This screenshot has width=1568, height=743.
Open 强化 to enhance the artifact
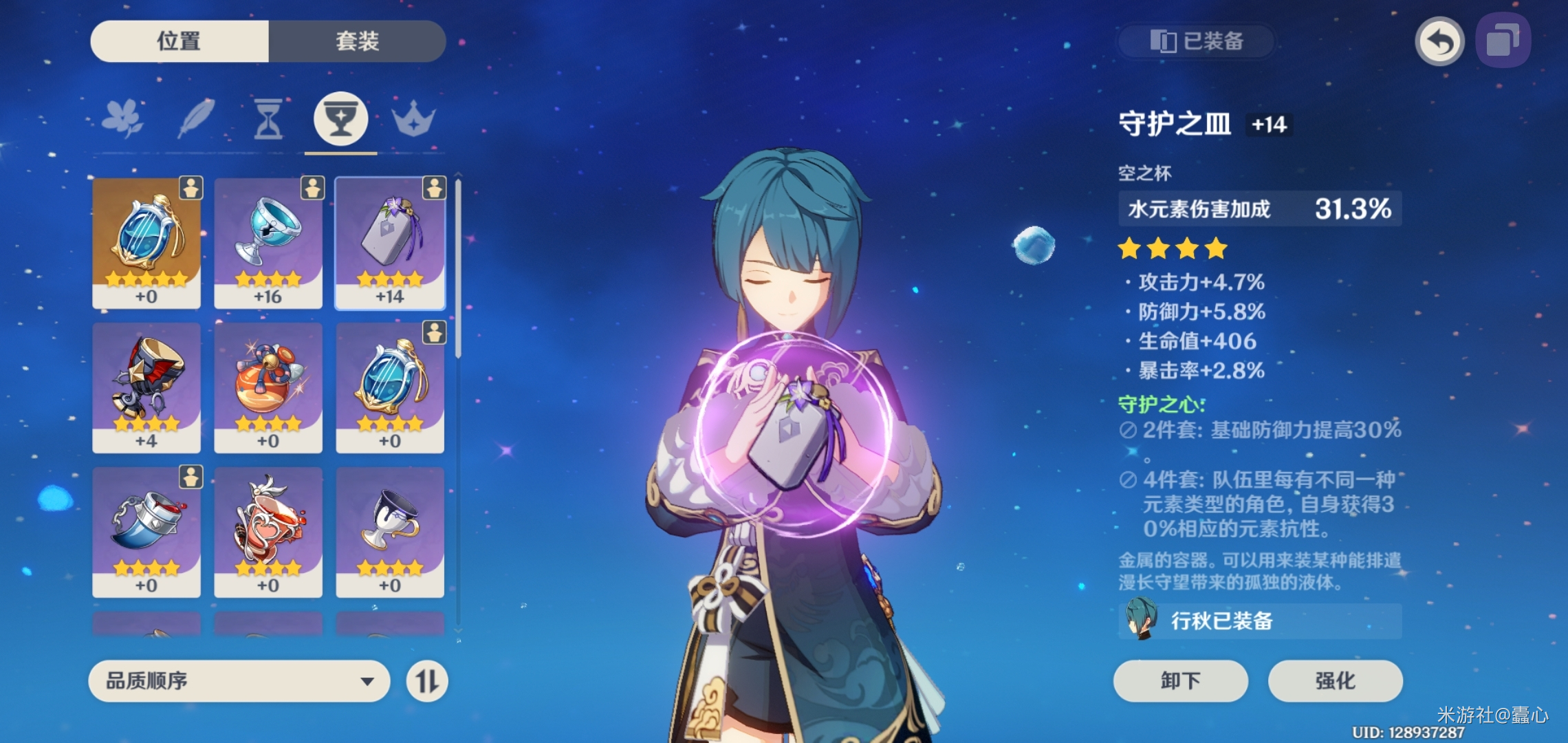tap(1335, 681)
